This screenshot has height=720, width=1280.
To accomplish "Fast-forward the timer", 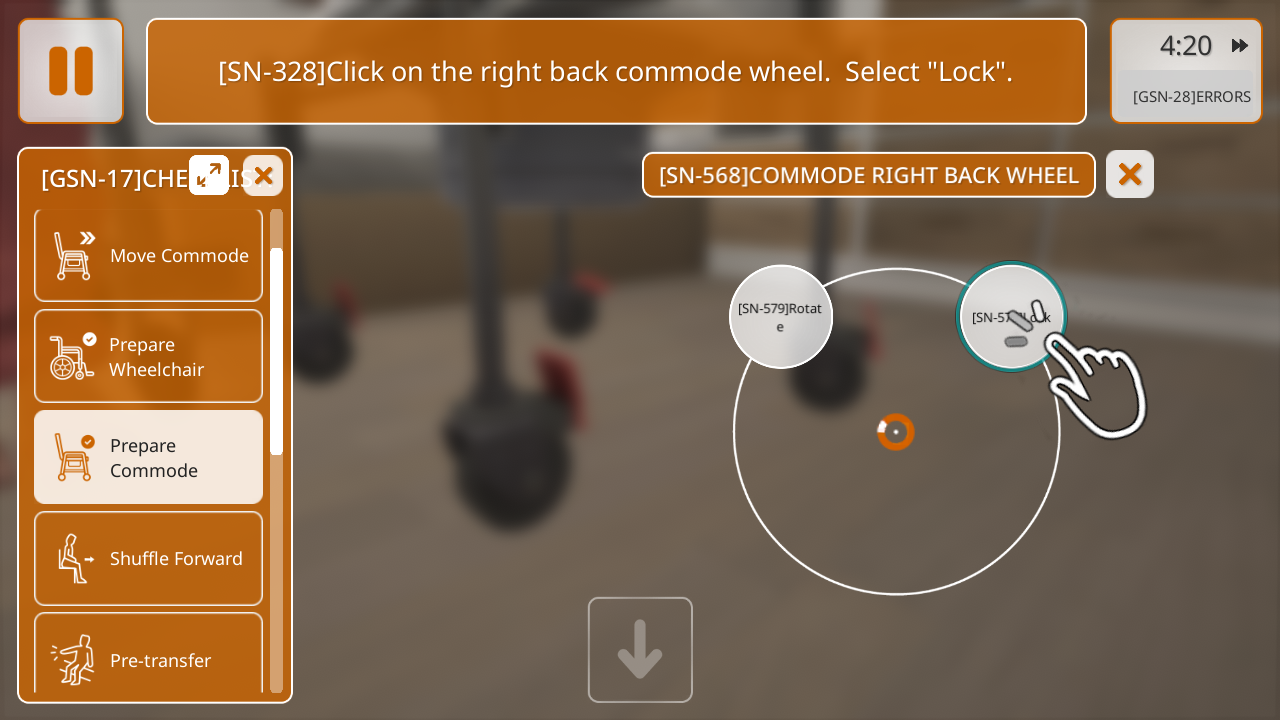I will coord(1240,45).
